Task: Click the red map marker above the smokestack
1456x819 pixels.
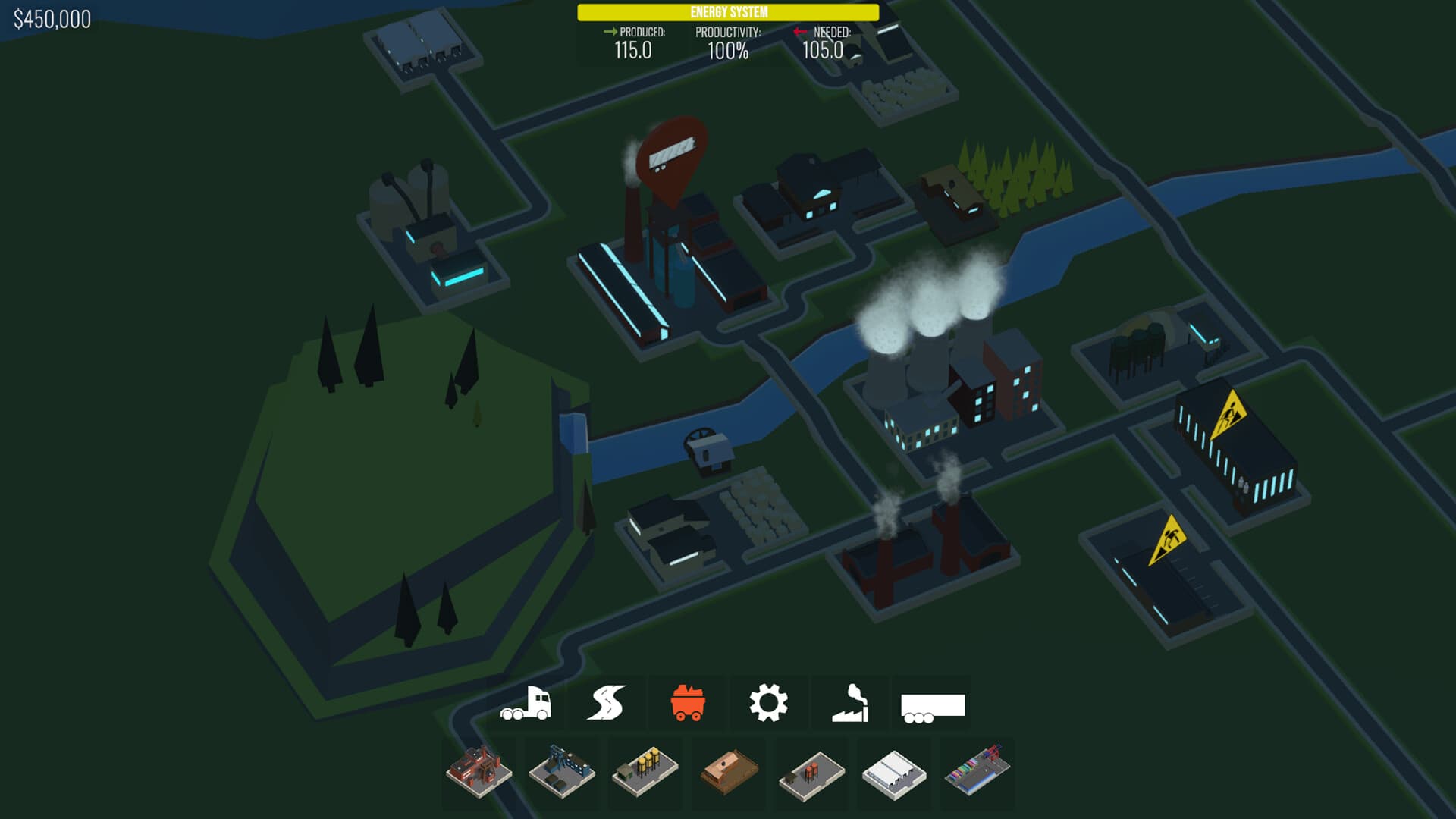Action: pos(672,161)
